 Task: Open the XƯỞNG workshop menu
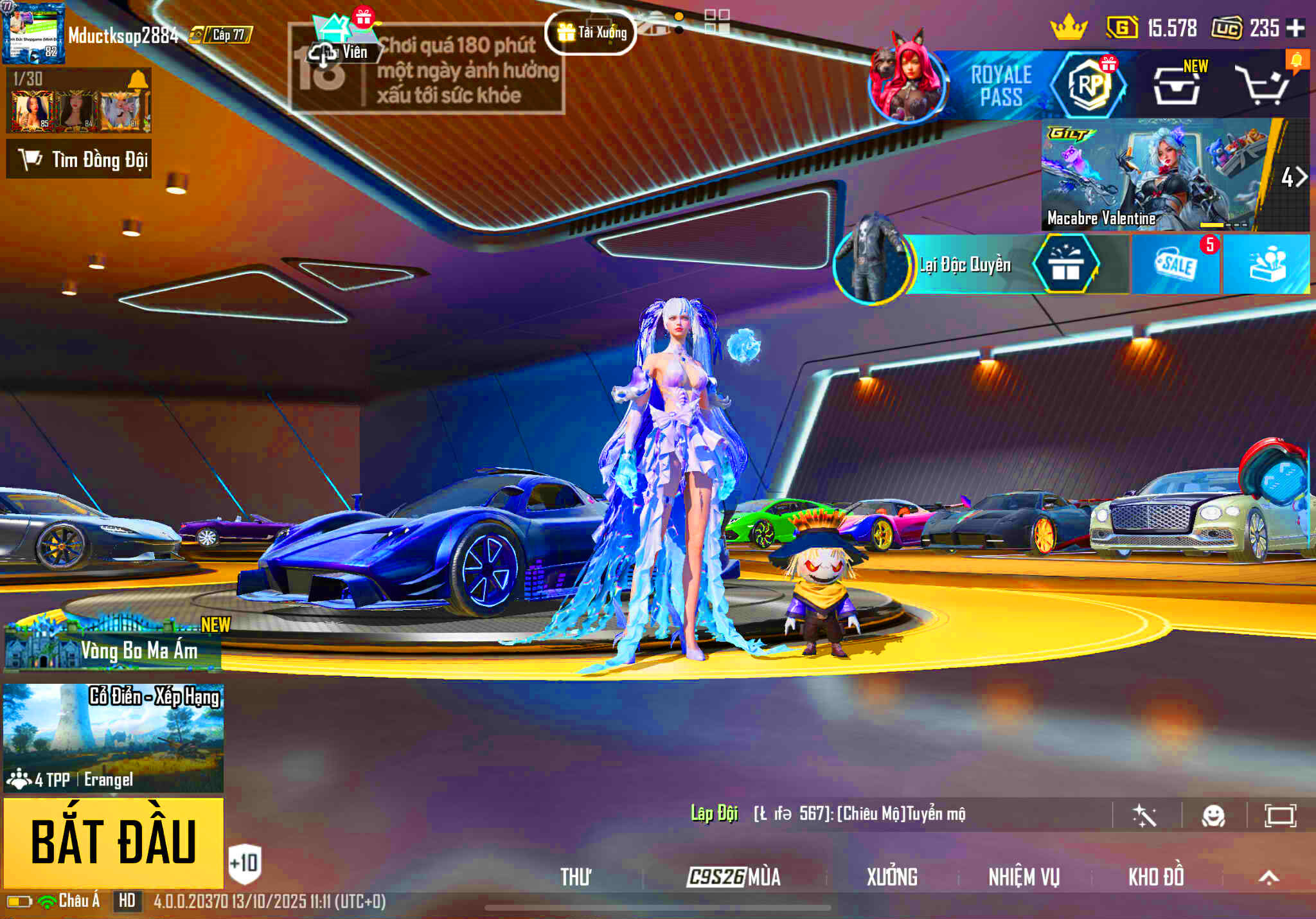pos(892,877)
